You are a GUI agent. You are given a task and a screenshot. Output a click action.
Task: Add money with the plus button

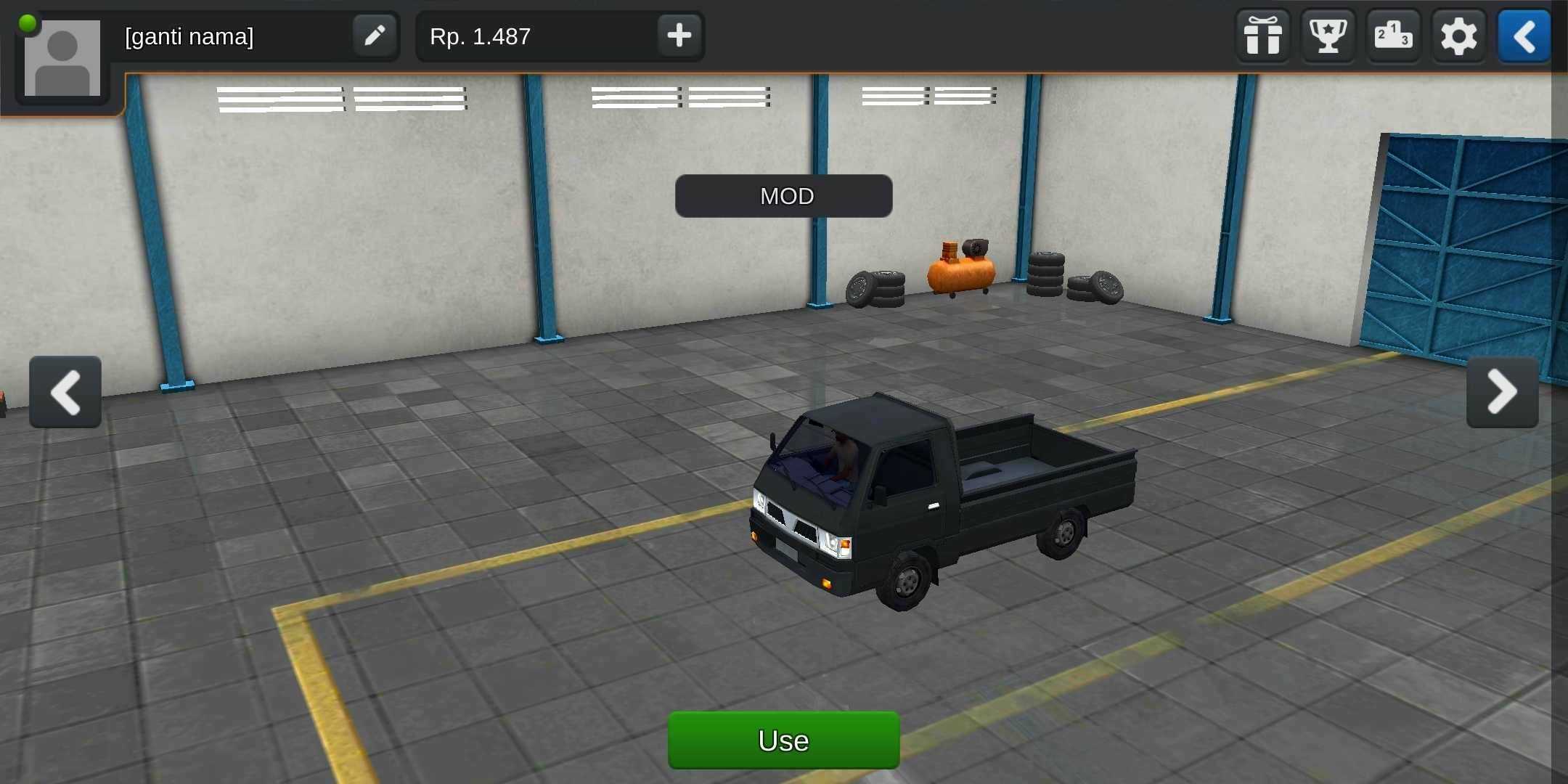click(679, 36)
